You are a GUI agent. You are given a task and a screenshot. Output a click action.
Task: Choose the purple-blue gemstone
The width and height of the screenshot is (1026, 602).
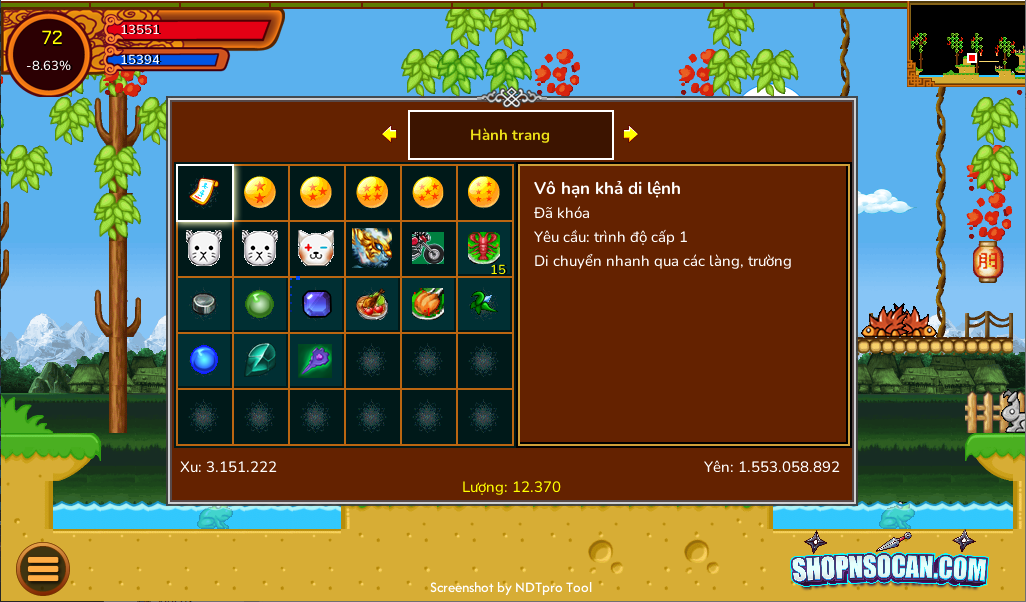pos(316,305)
